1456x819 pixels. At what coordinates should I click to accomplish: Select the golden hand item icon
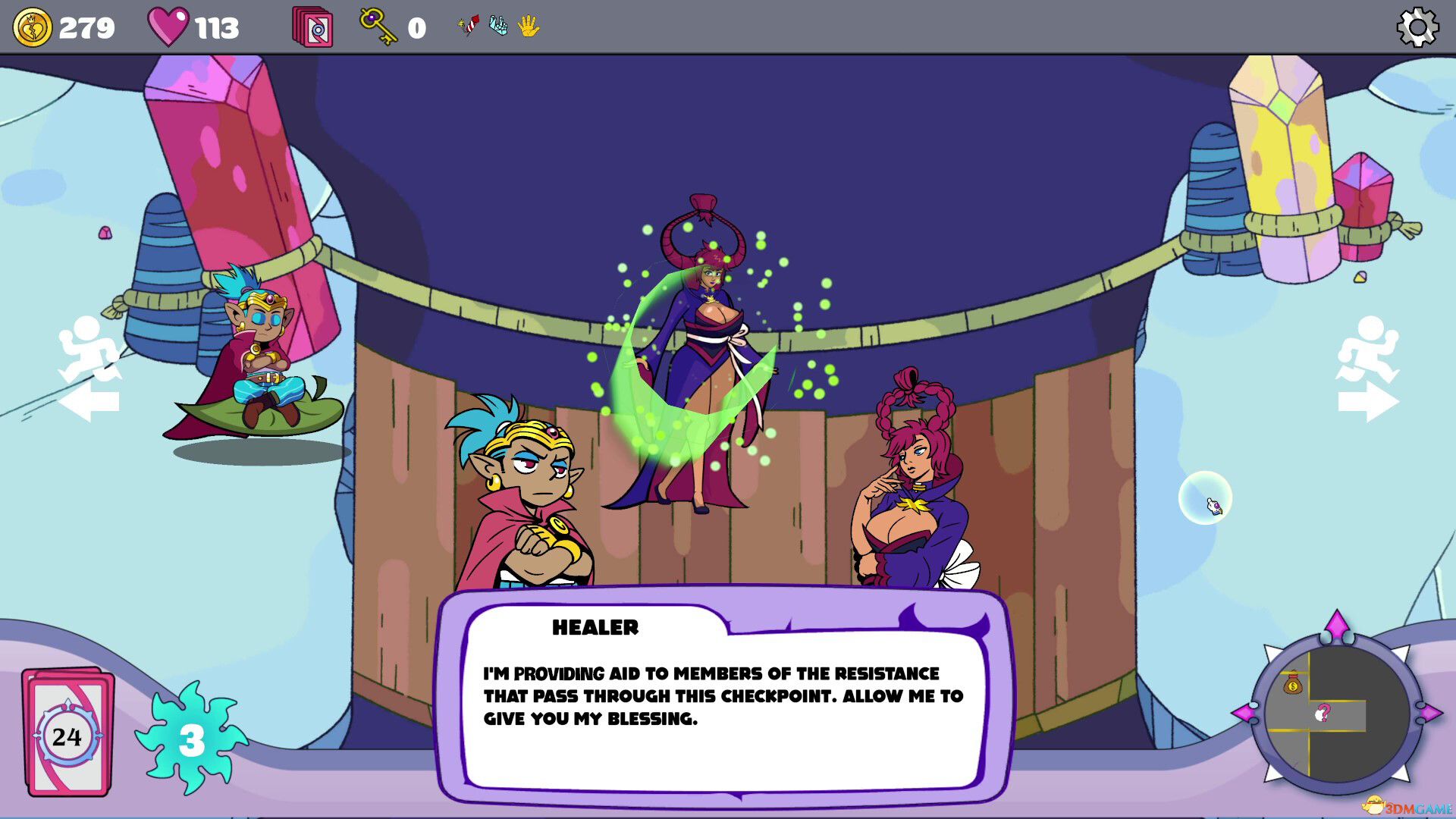pos(526,25)
